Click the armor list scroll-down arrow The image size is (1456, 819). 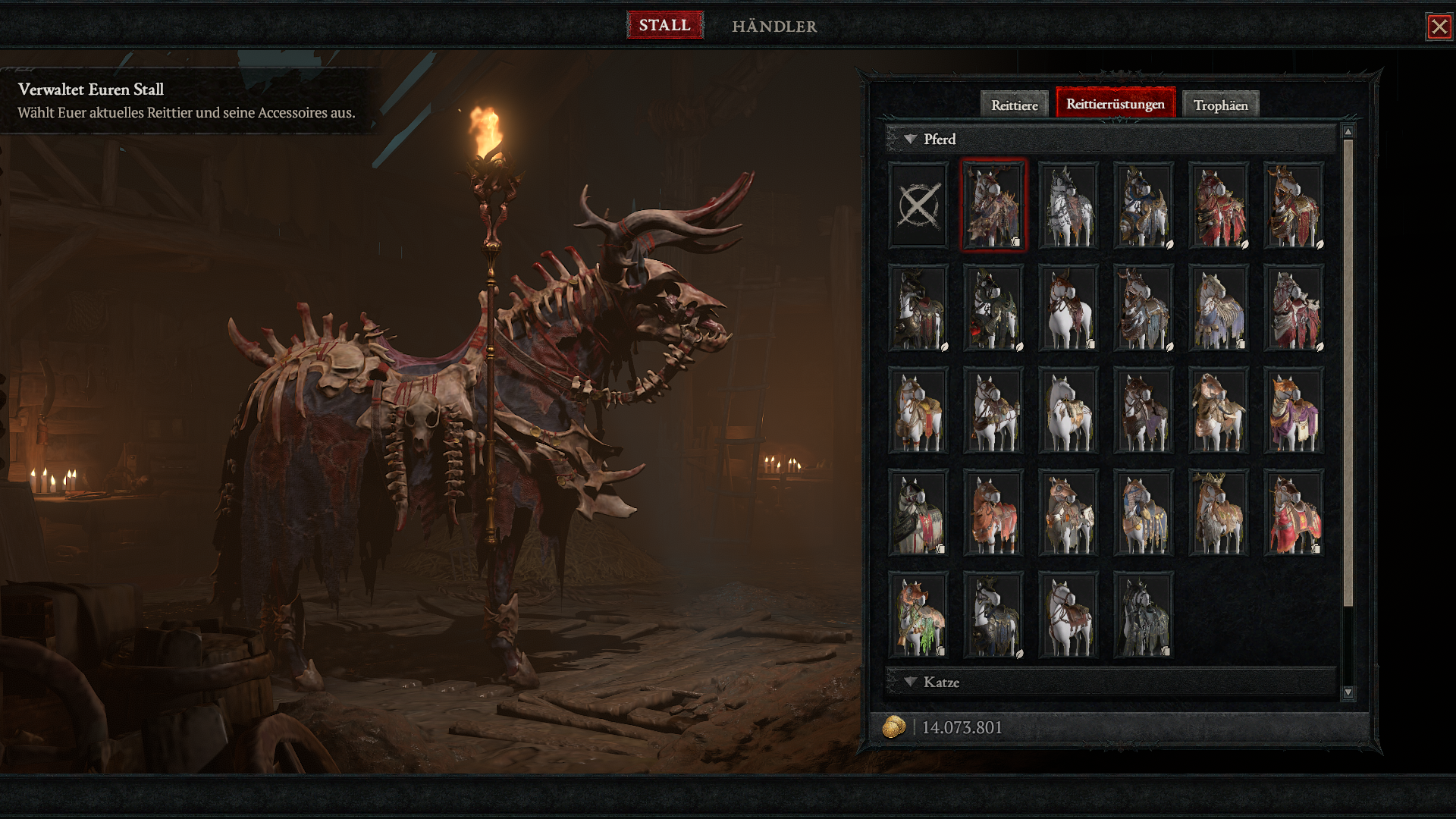click(1348, 692)
